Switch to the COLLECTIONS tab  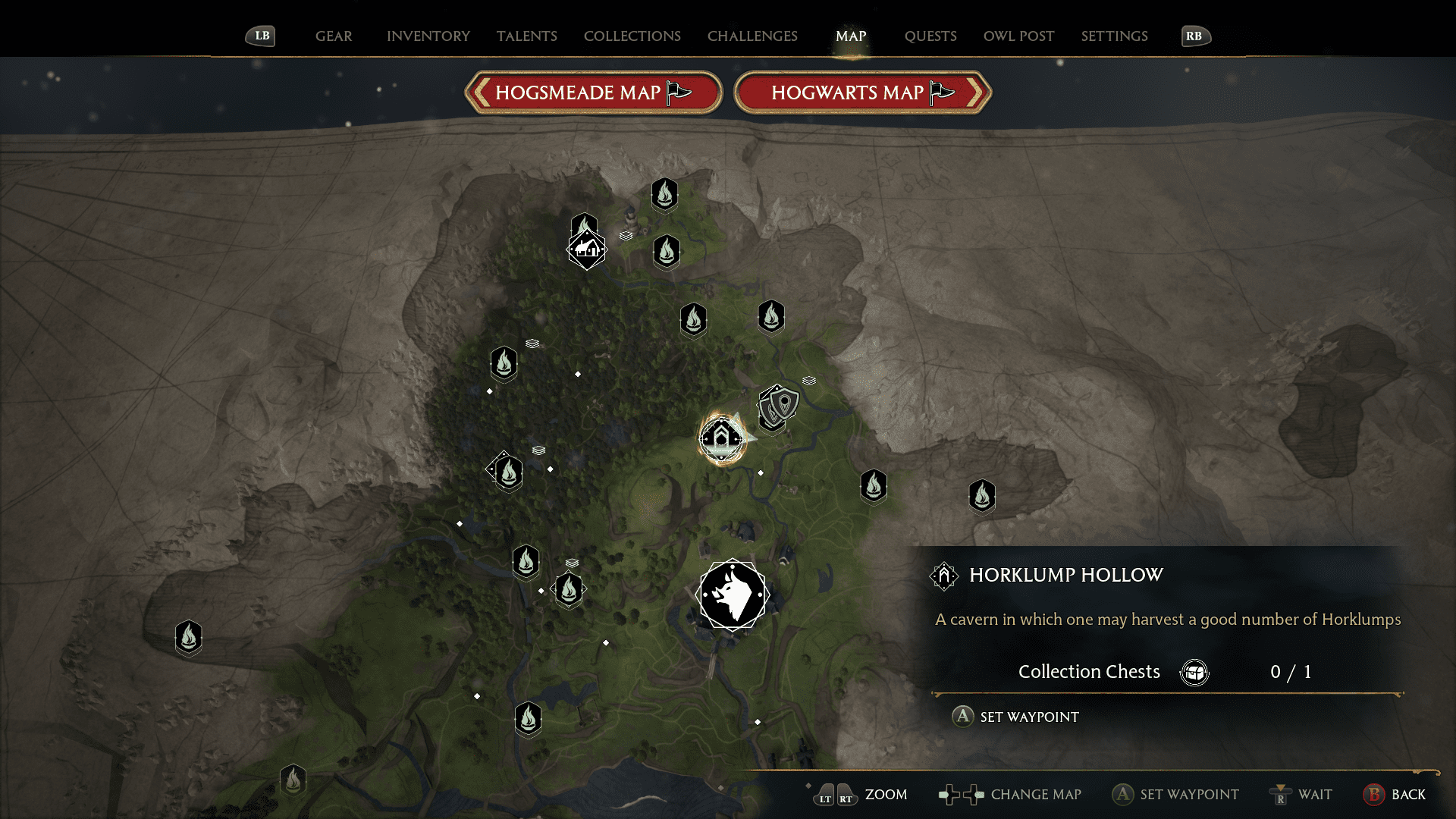632,36
